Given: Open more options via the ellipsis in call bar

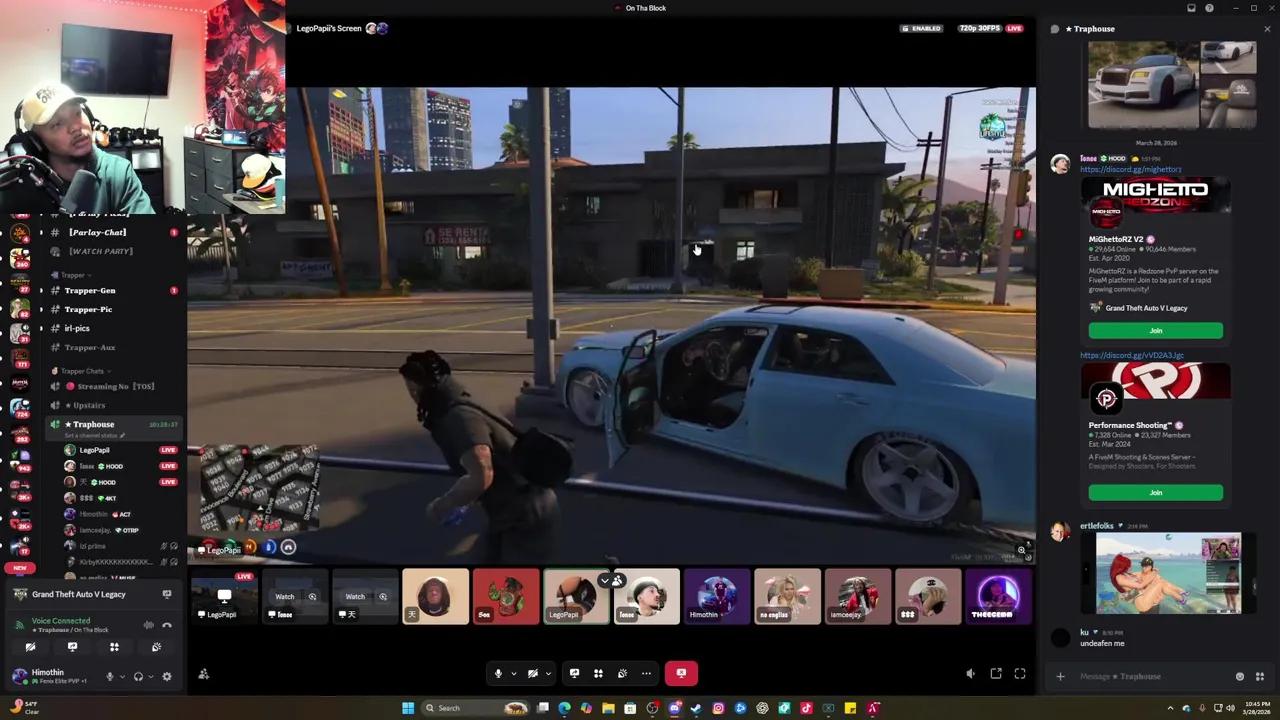Looking at the screenshot, I should [x=646, y=673].
